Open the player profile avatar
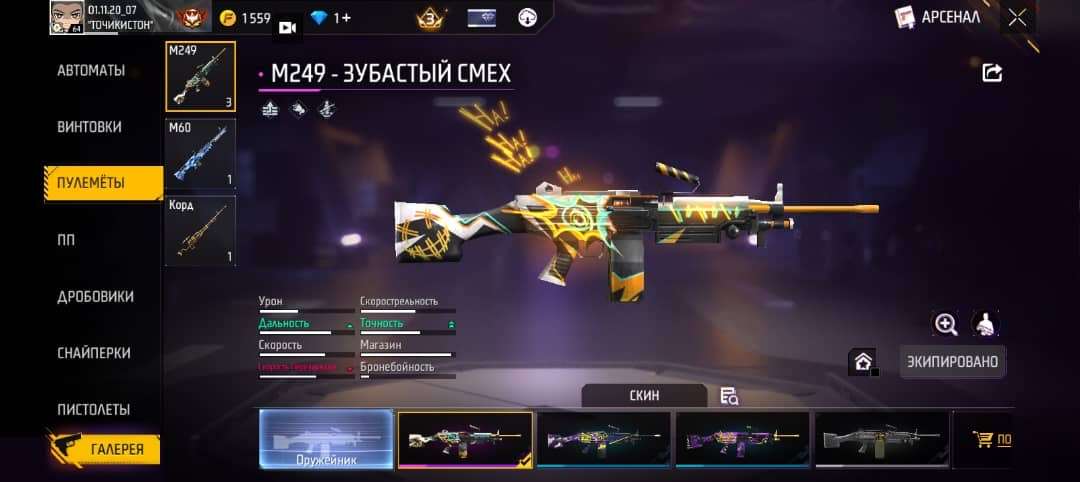This screenshot has height=482, width=1080. (x=67, y=17)
